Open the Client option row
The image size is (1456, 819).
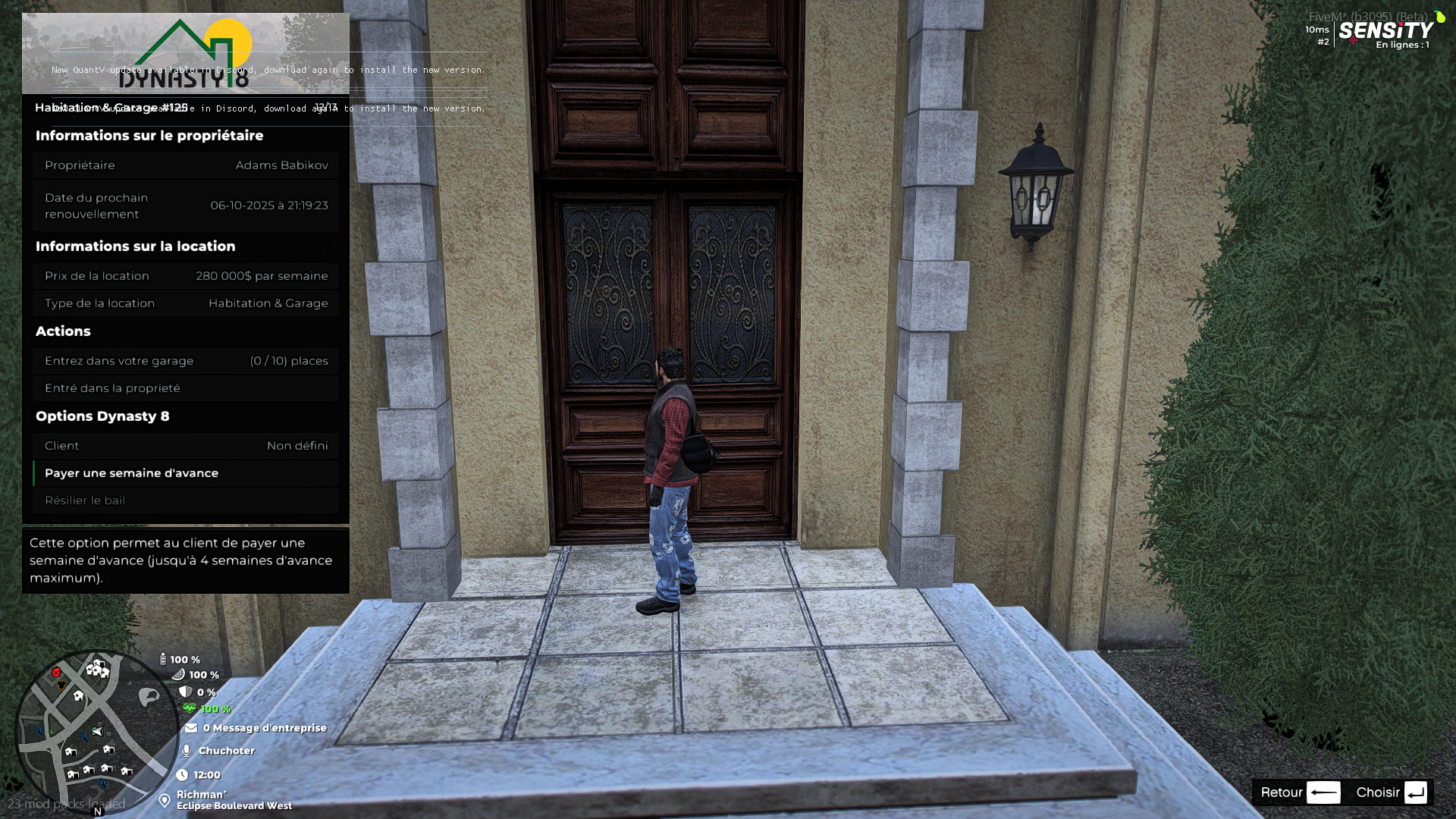186,446
